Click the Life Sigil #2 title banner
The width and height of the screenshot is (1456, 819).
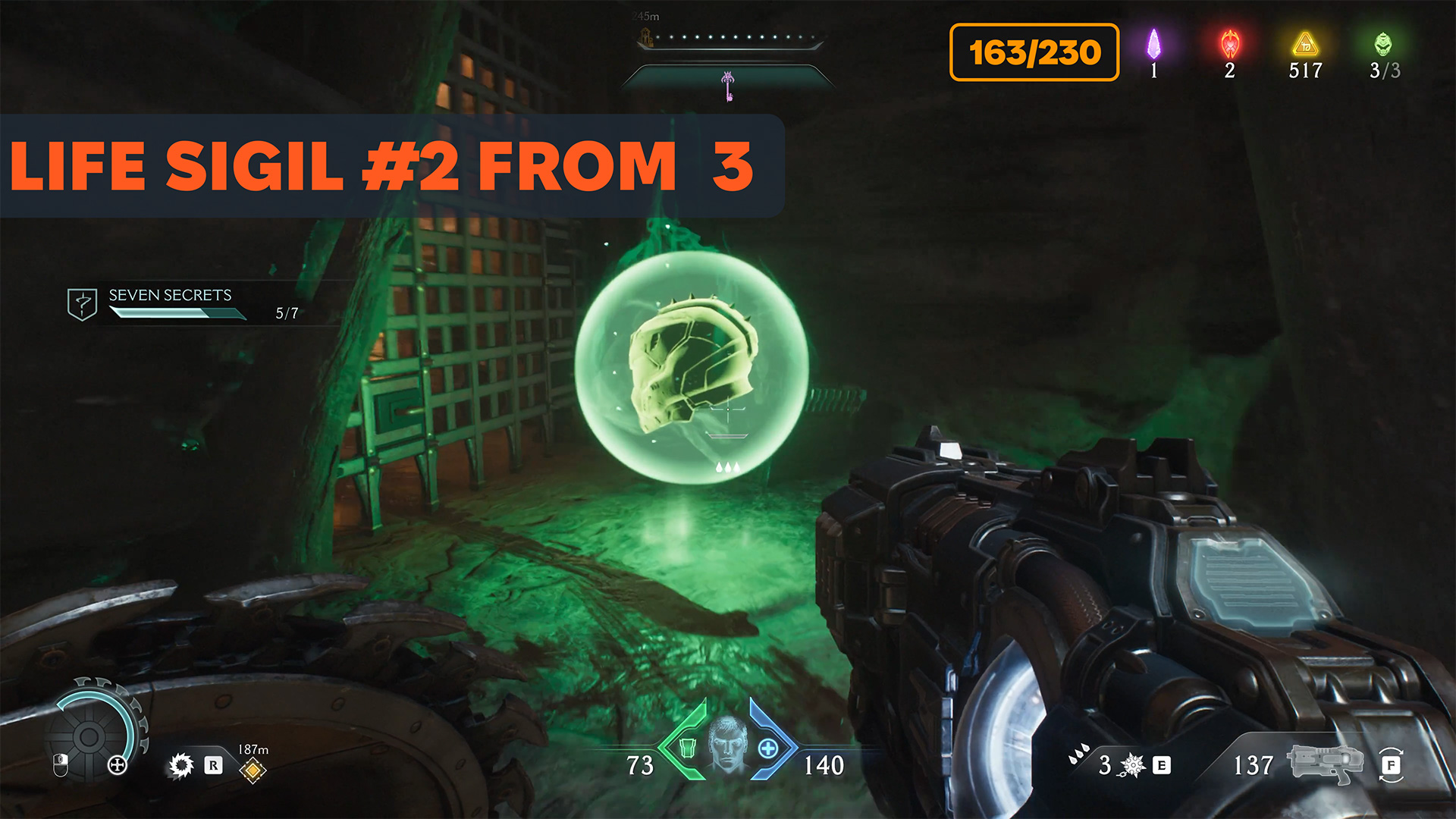pyautogui.click(x=387, y=166)
